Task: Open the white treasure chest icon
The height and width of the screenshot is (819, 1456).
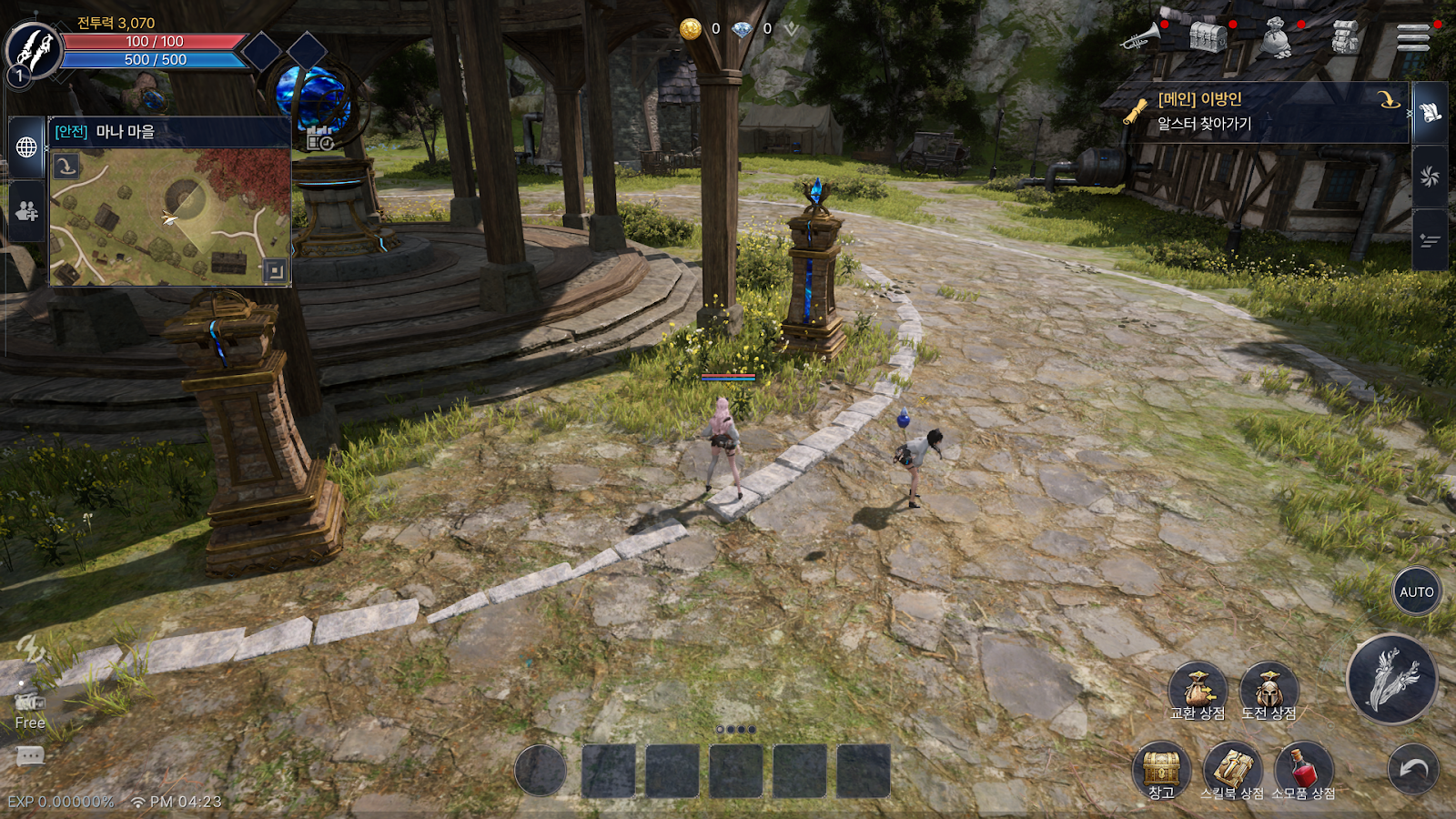Action: pos(1208,37)
